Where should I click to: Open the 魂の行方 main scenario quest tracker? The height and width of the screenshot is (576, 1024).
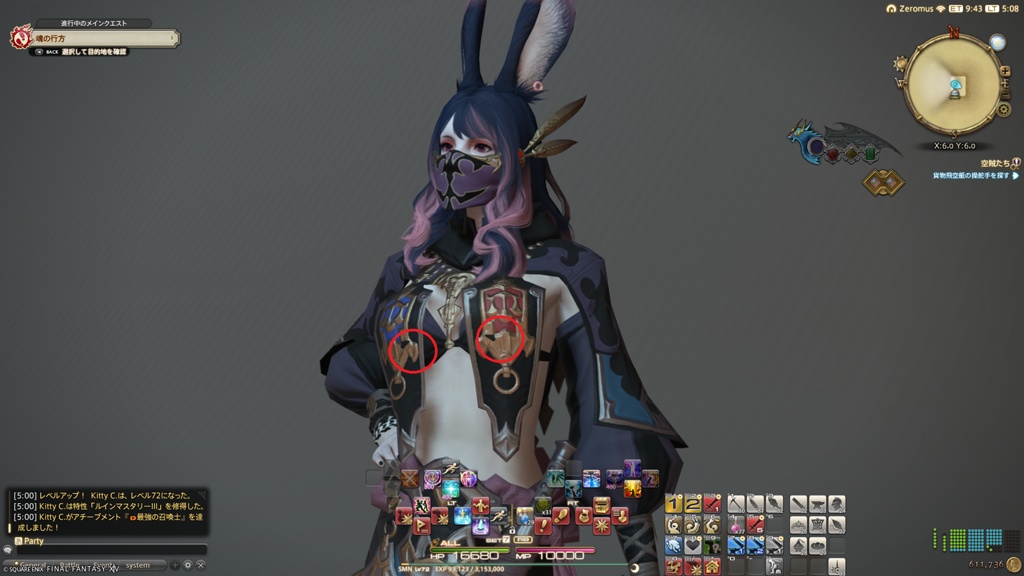pos(95,38)
